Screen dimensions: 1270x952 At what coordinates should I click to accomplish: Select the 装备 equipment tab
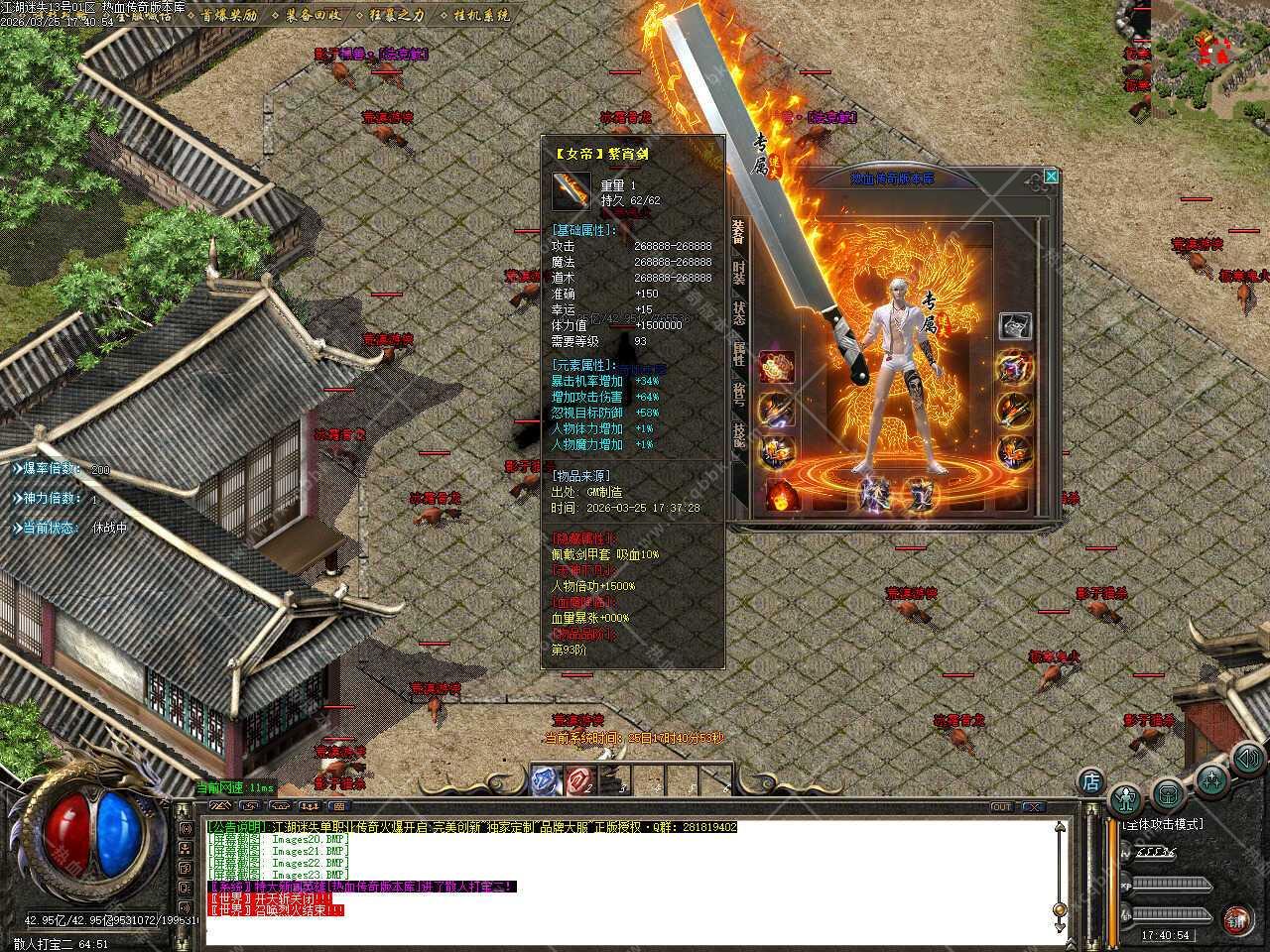click(739, 232)
